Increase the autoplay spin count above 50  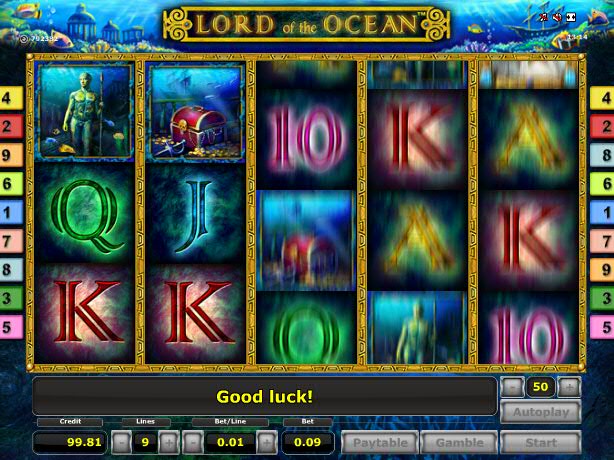pos(569,387)
